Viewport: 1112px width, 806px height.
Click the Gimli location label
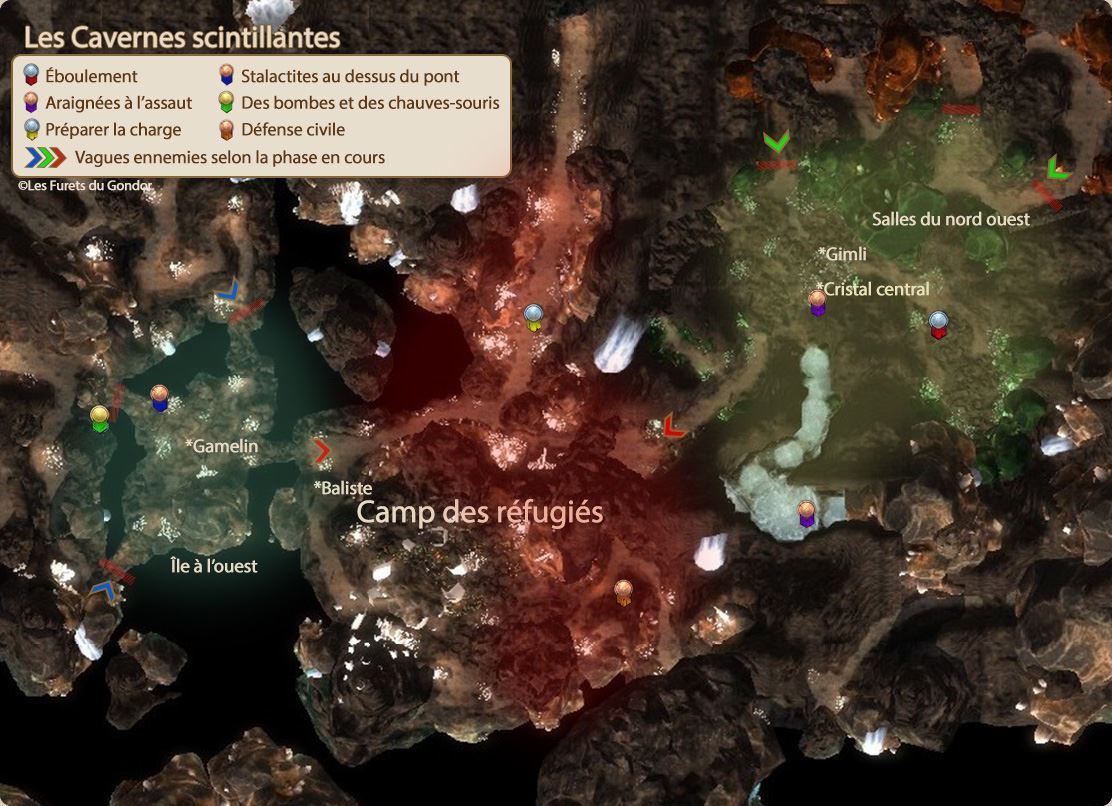coord(842,254)
